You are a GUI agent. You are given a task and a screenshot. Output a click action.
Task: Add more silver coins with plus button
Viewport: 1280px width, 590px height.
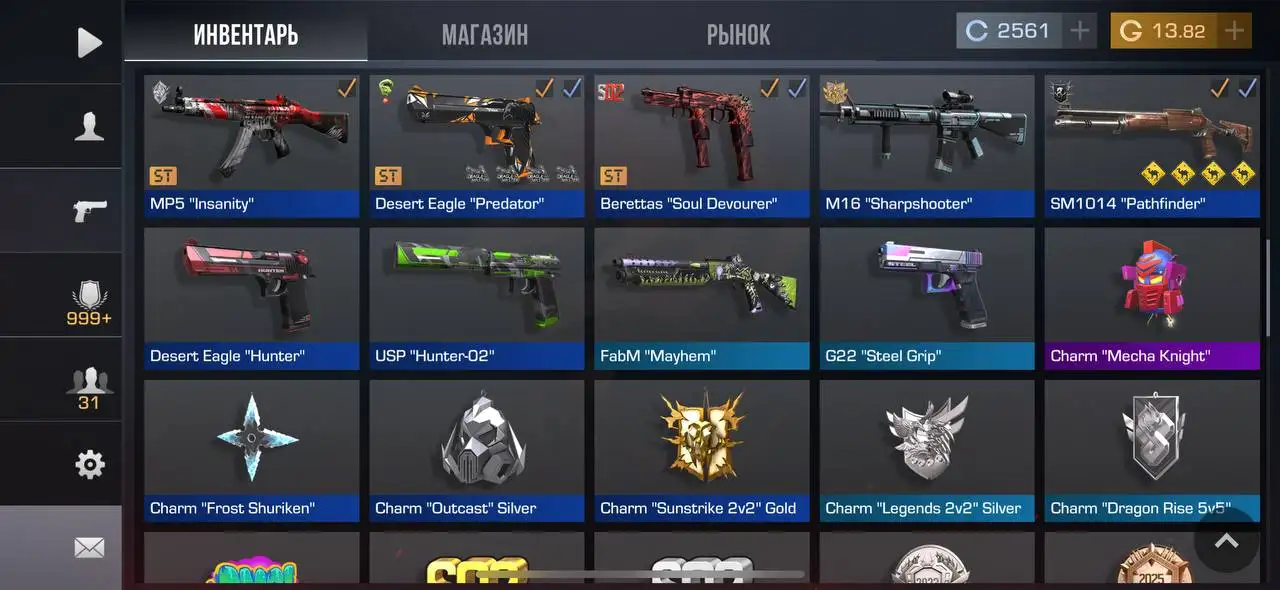pos(1079,31)
